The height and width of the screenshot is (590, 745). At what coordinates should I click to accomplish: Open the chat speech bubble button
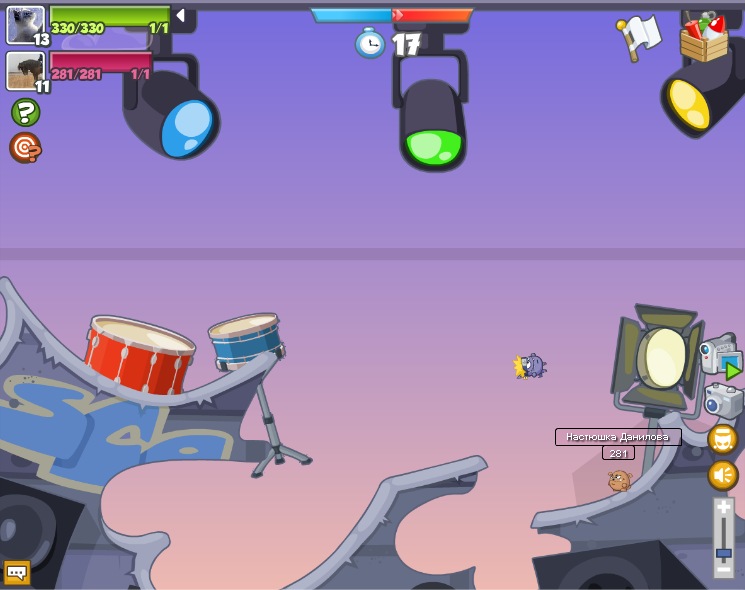[17, 573]
